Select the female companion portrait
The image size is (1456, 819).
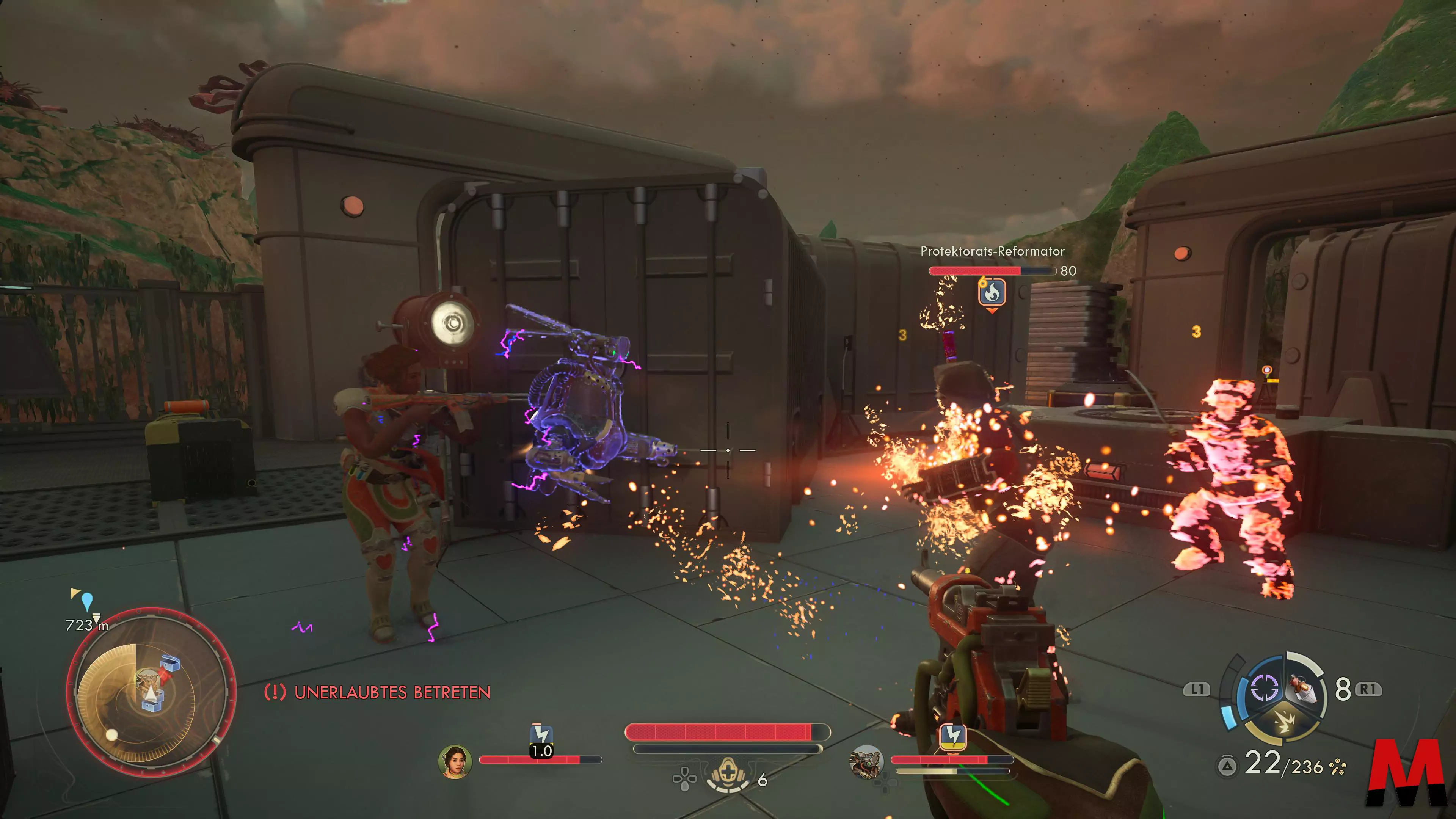[455, 762]
